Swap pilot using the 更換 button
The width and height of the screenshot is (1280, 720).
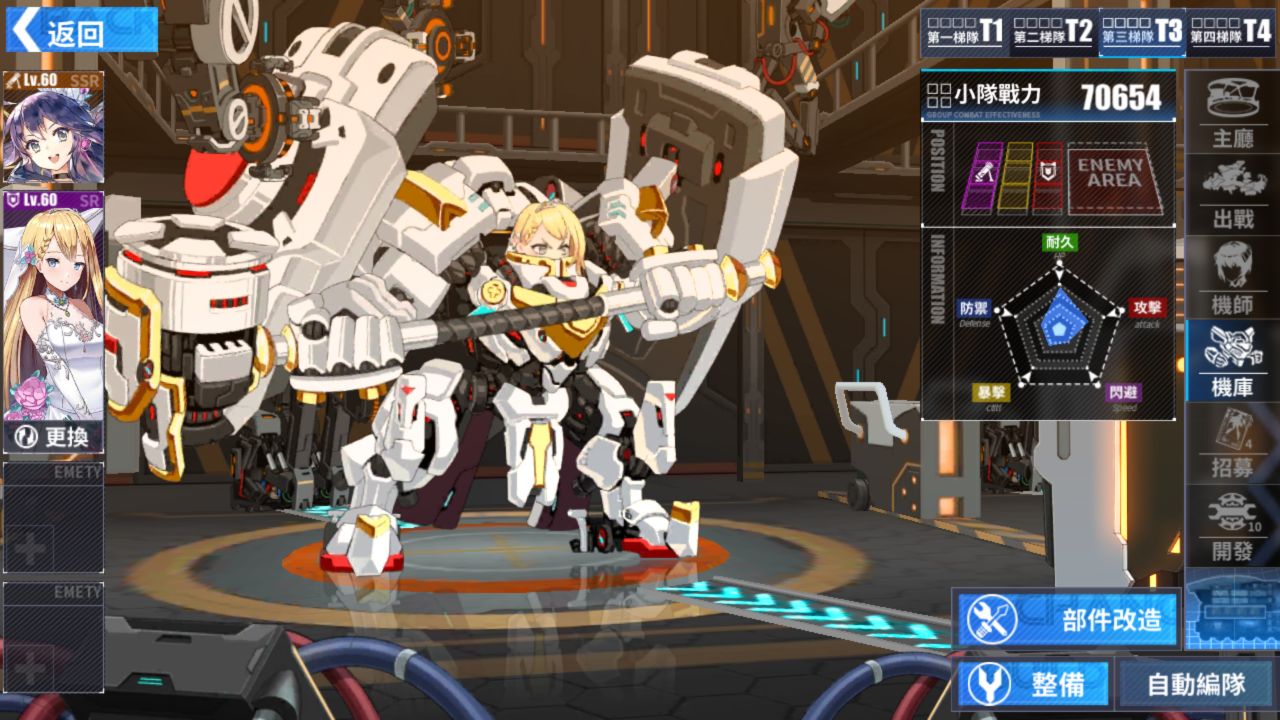(x=54, y=437)
